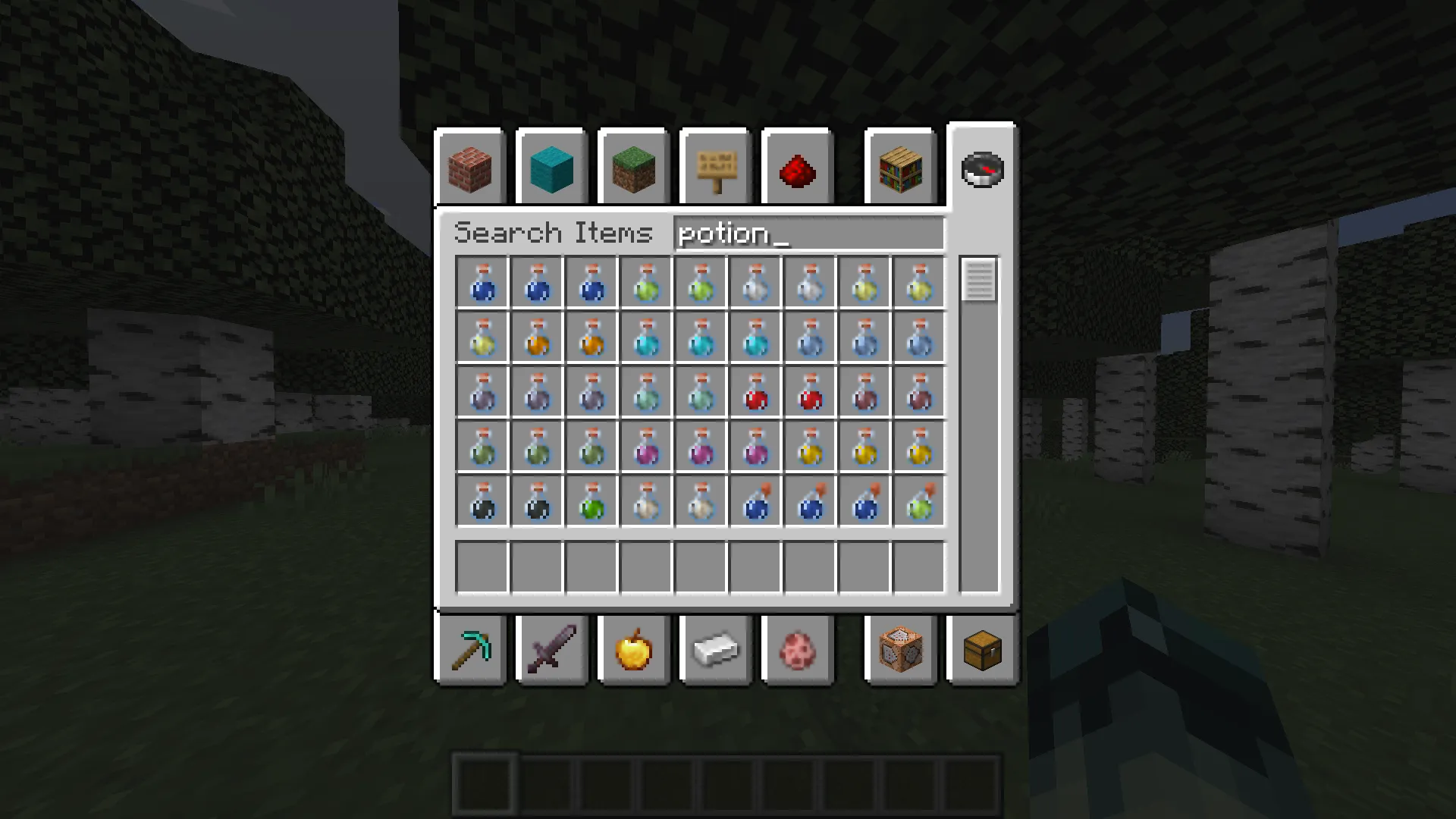Open the Natural Blocks grass block tab

tap(633, 168)
